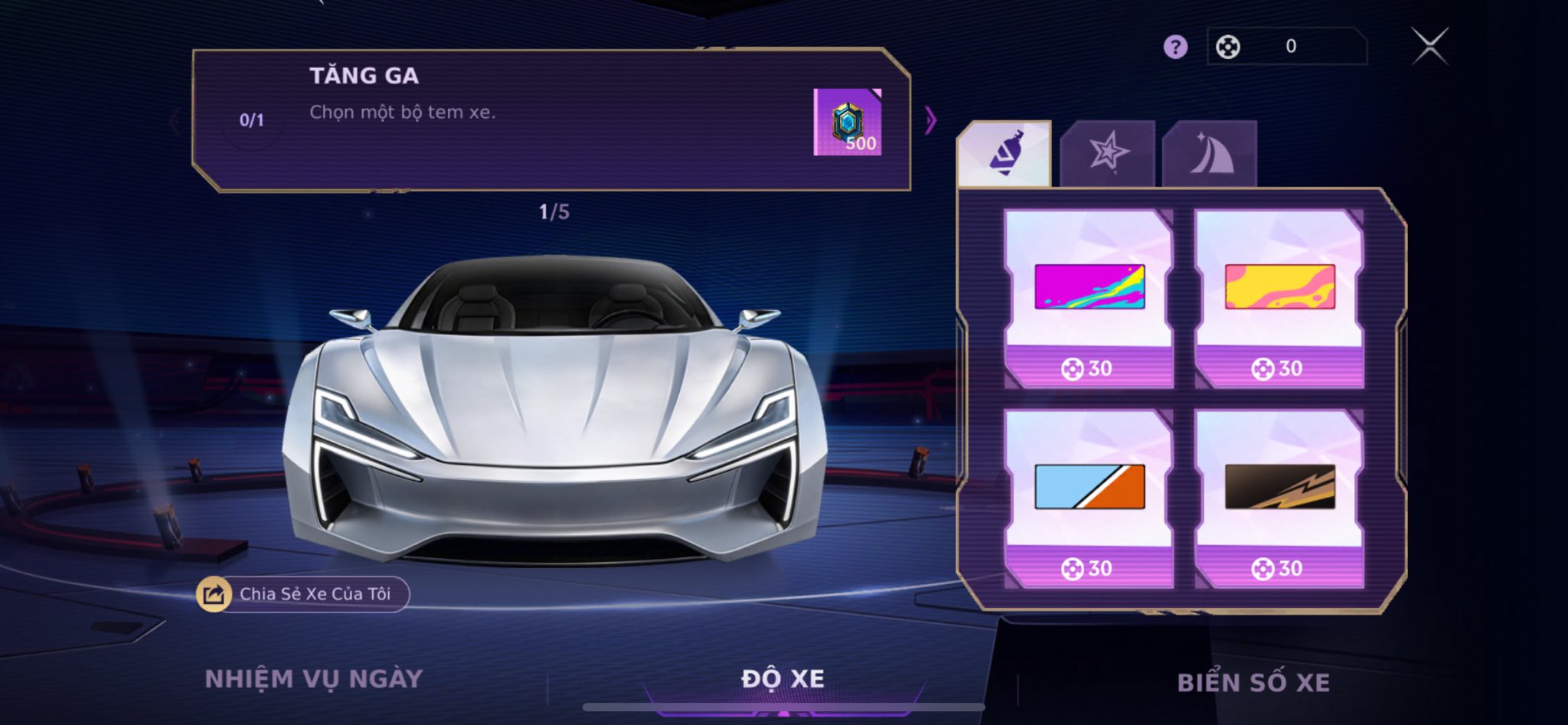
Task: Share car via Chia Sẻ Xe Của Tôi
Action: (x=302, y=594)
